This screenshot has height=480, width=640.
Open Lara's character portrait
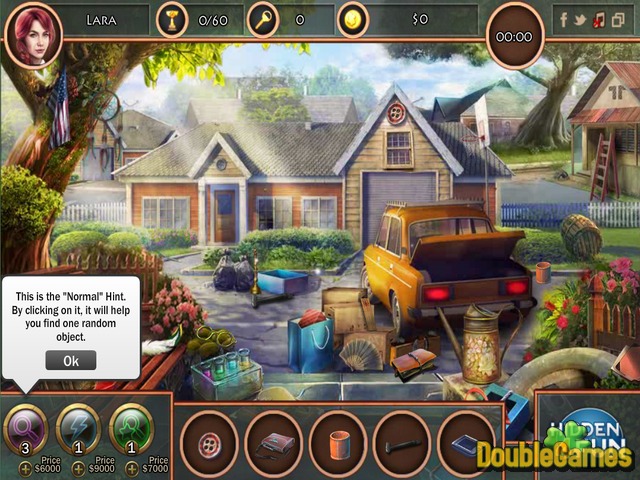pos(33,33)
